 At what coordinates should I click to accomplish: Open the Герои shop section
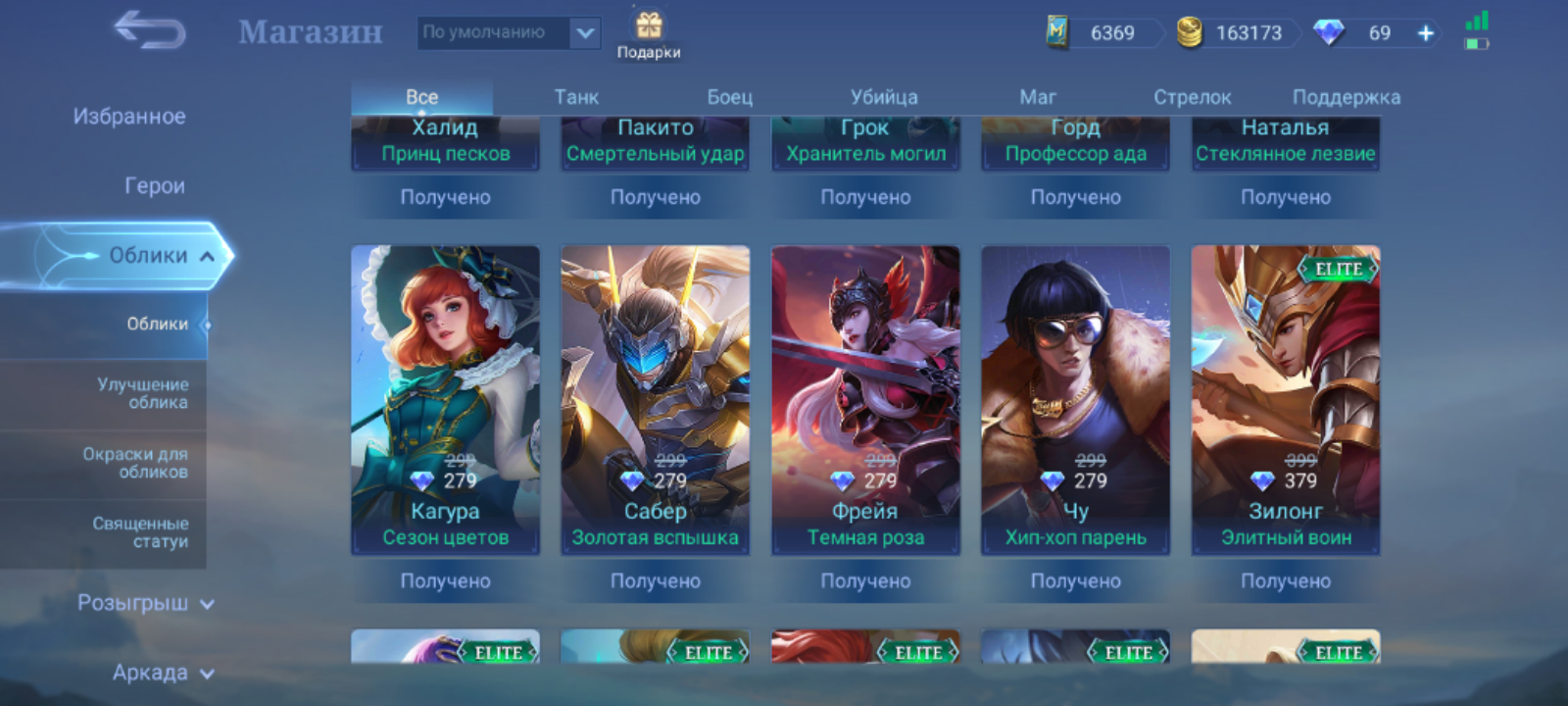(154, 186)
